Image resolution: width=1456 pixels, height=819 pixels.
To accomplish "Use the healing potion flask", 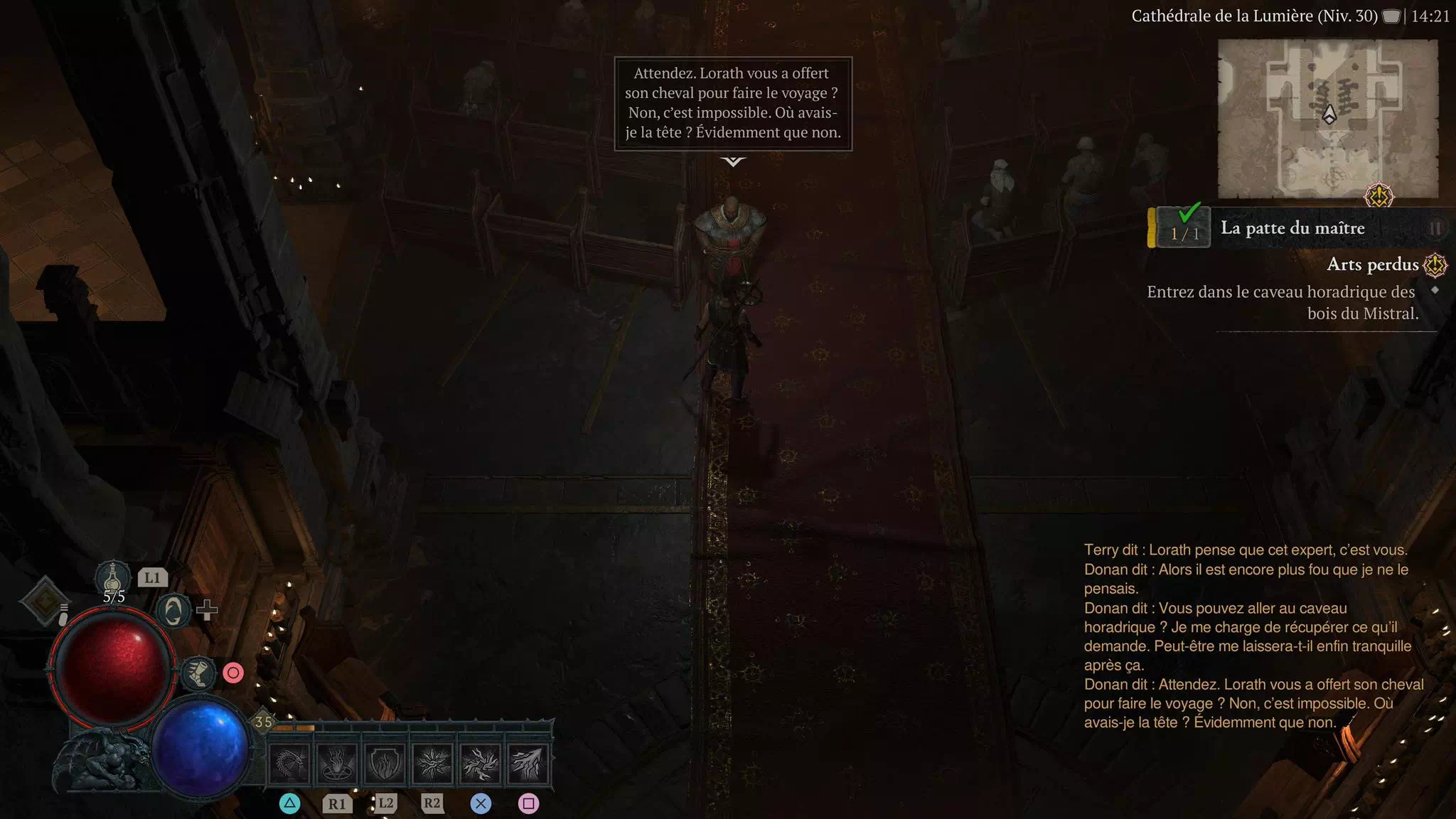I will tap(113, 577).
